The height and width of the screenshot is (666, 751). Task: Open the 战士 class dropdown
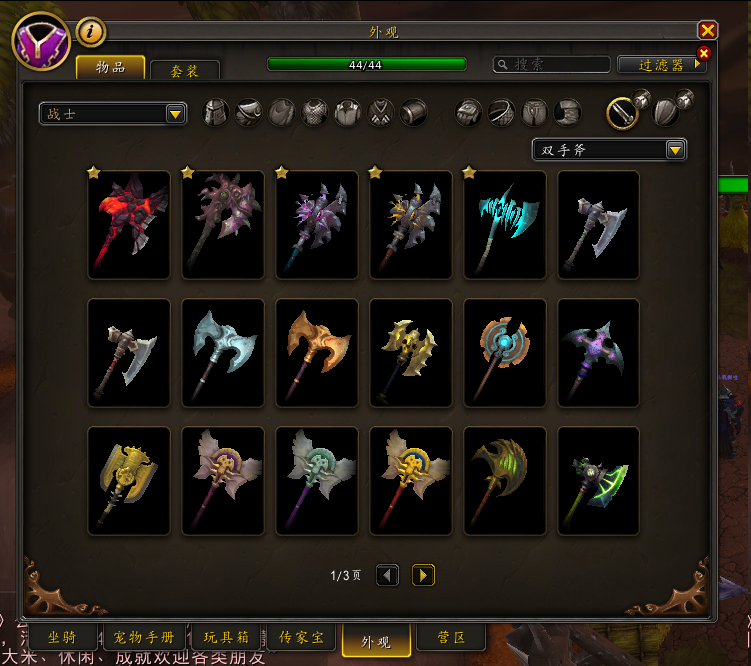tap(112, 114)
